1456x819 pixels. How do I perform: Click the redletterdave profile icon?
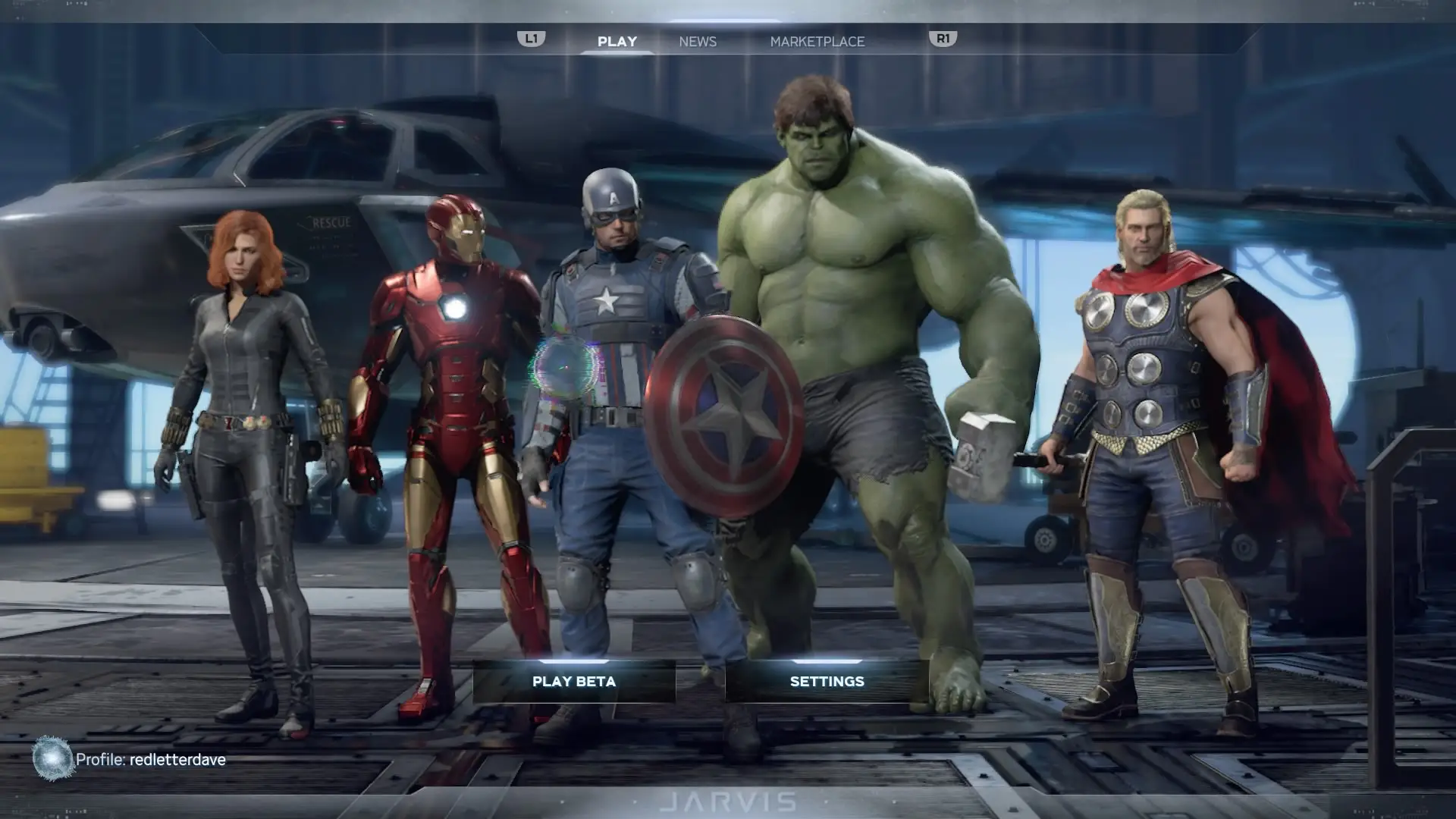click(52, 758)
